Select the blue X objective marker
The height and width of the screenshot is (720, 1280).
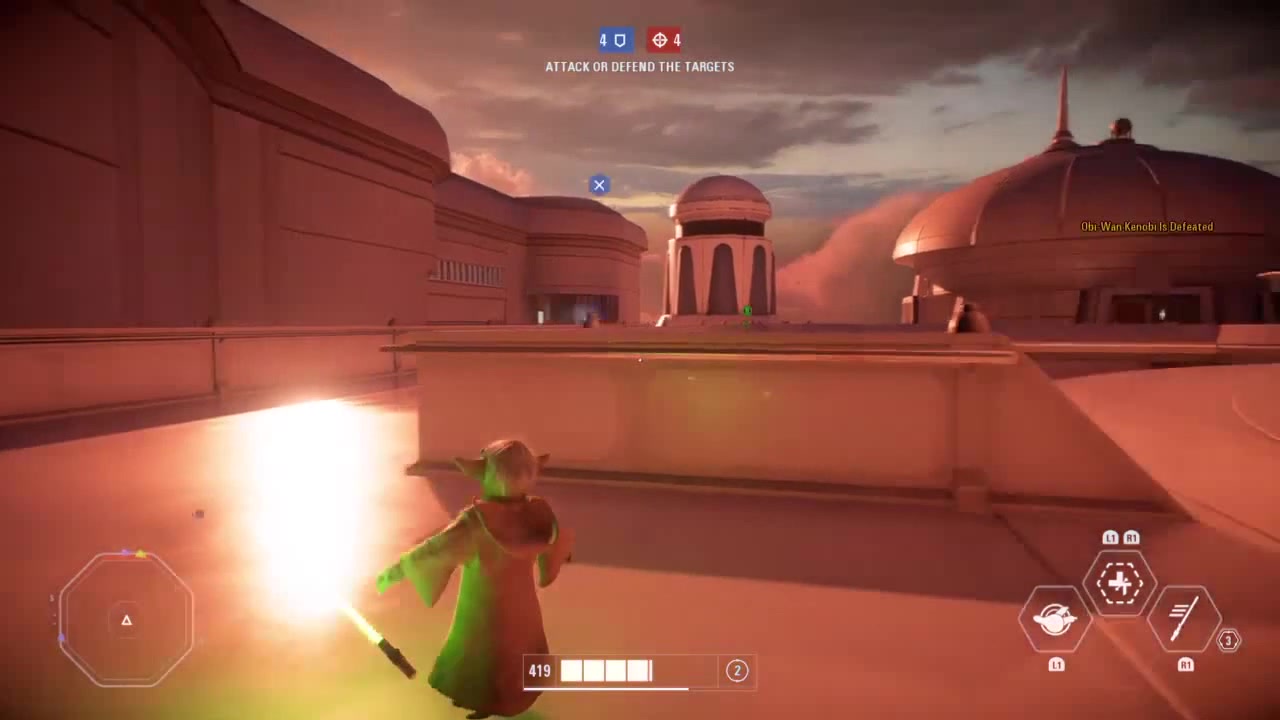599,185
